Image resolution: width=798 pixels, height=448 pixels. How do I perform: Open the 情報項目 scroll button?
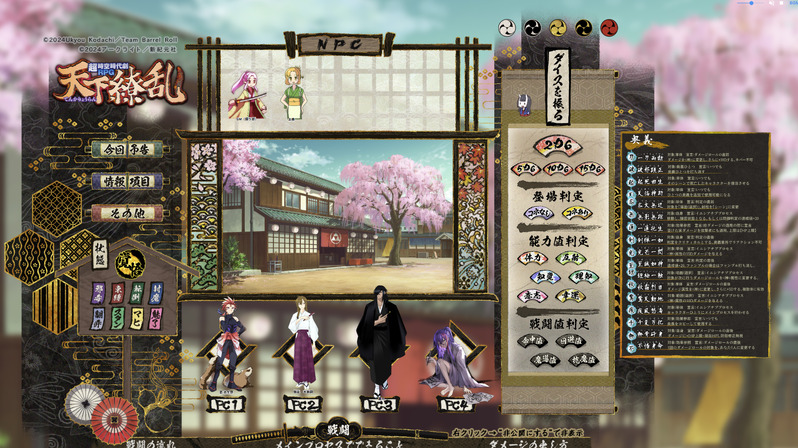coord(126,181)
